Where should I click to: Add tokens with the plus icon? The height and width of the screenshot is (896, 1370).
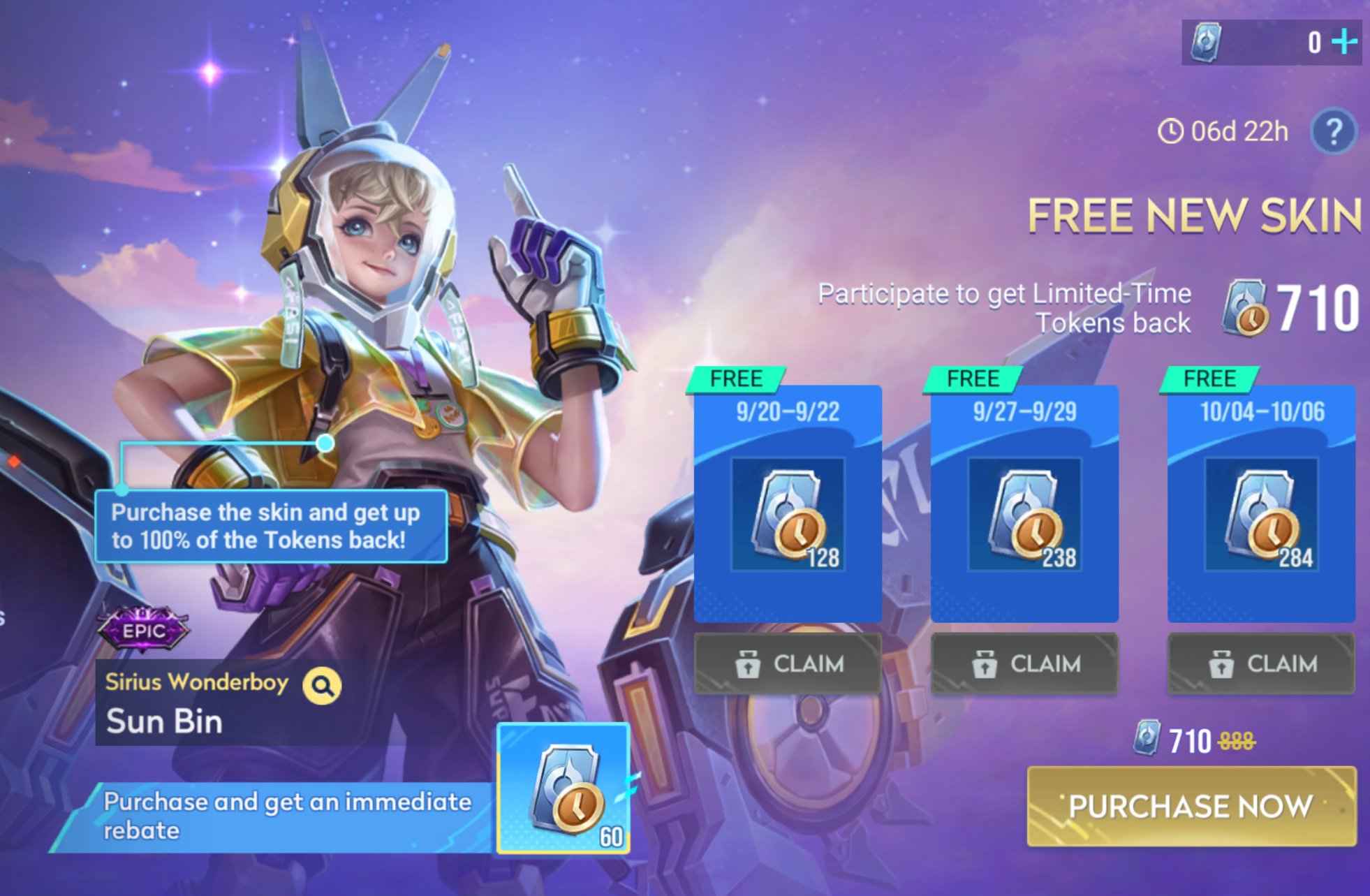click(x=1343, y=42)
